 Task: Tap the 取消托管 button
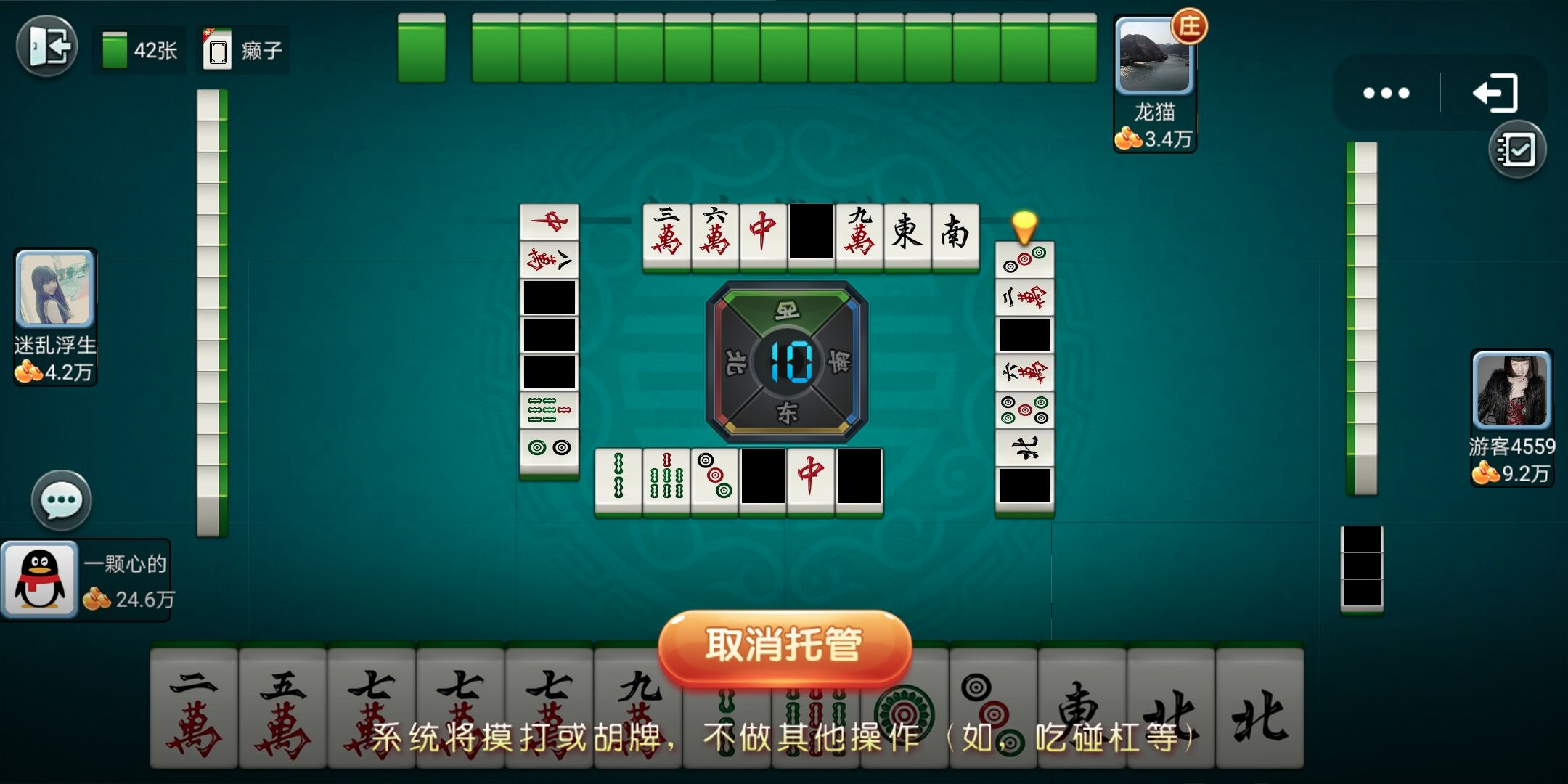[784, 646]
